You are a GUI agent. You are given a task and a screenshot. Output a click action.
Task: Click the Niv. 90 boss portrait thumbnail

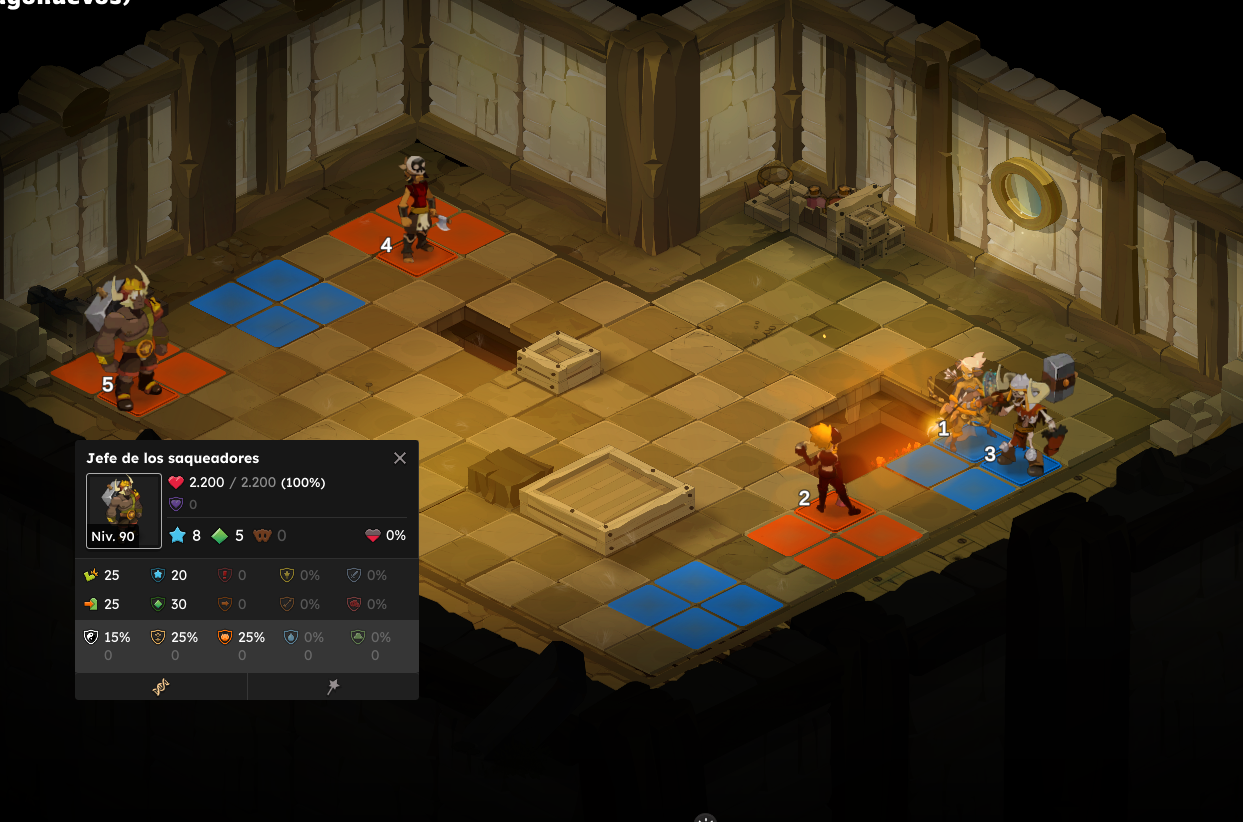124,510
